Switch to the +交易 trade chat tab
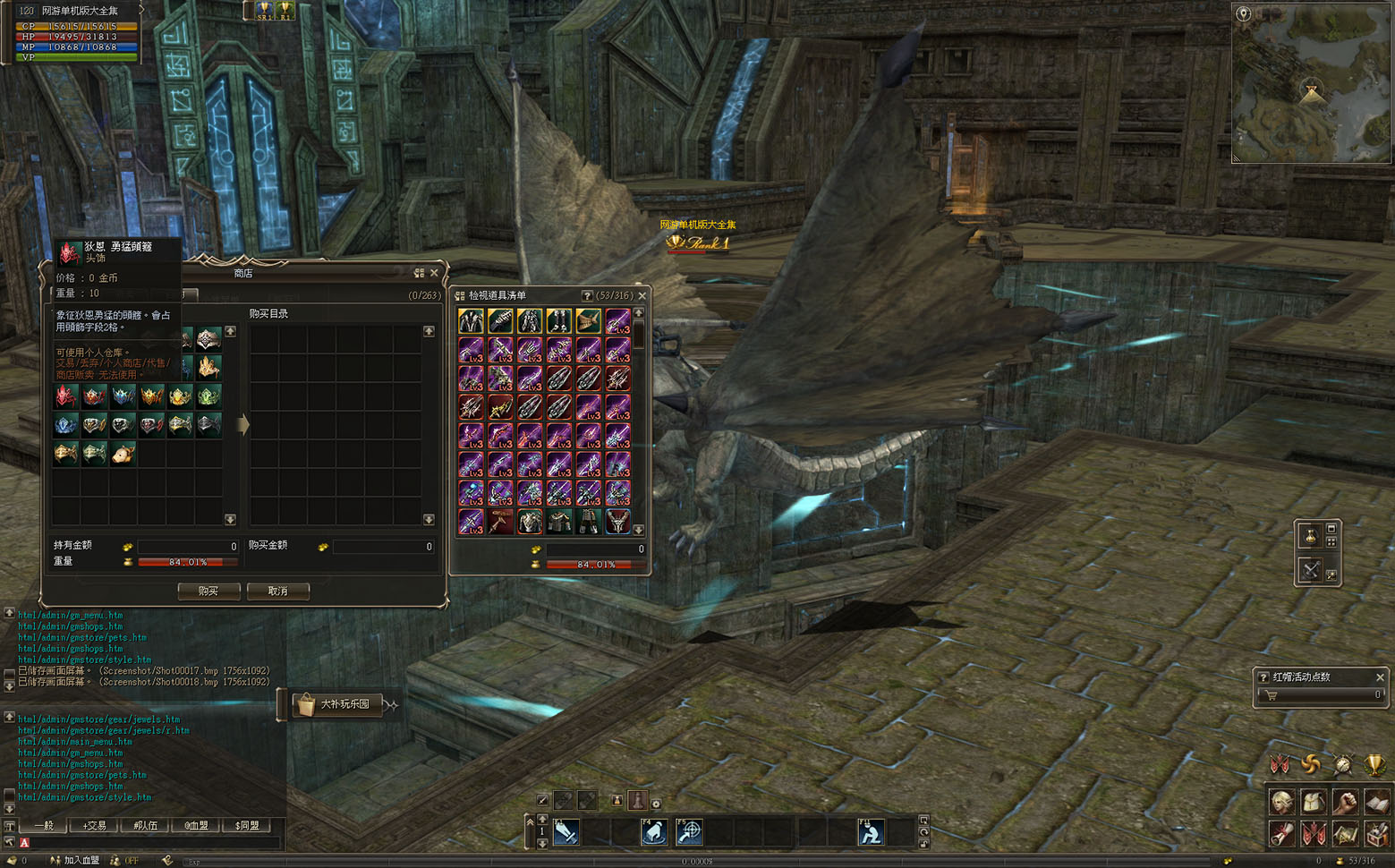The width and height of the screenshot is (1395, 868). (95, 825)
